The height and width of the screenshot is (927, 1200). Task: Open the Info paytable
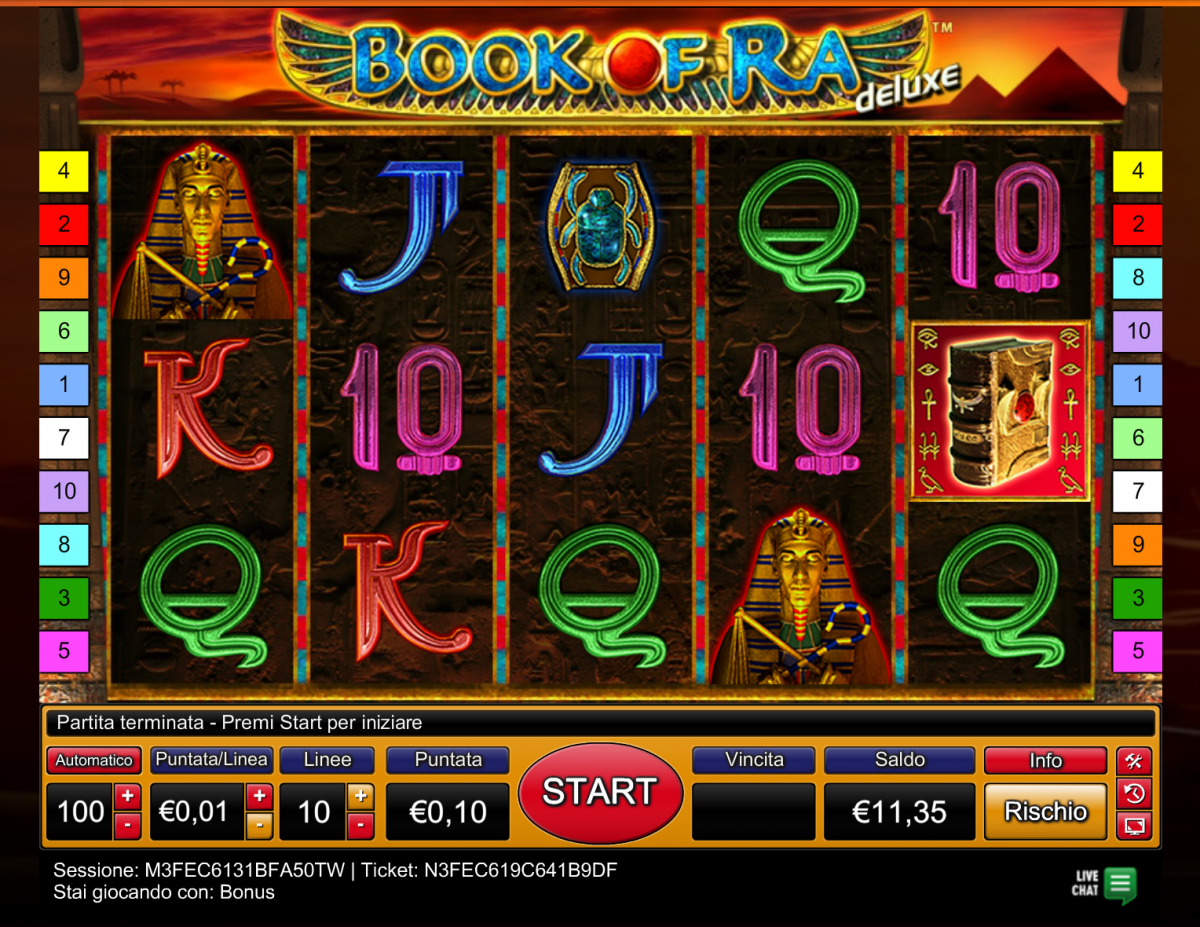tap(1045, 761)
